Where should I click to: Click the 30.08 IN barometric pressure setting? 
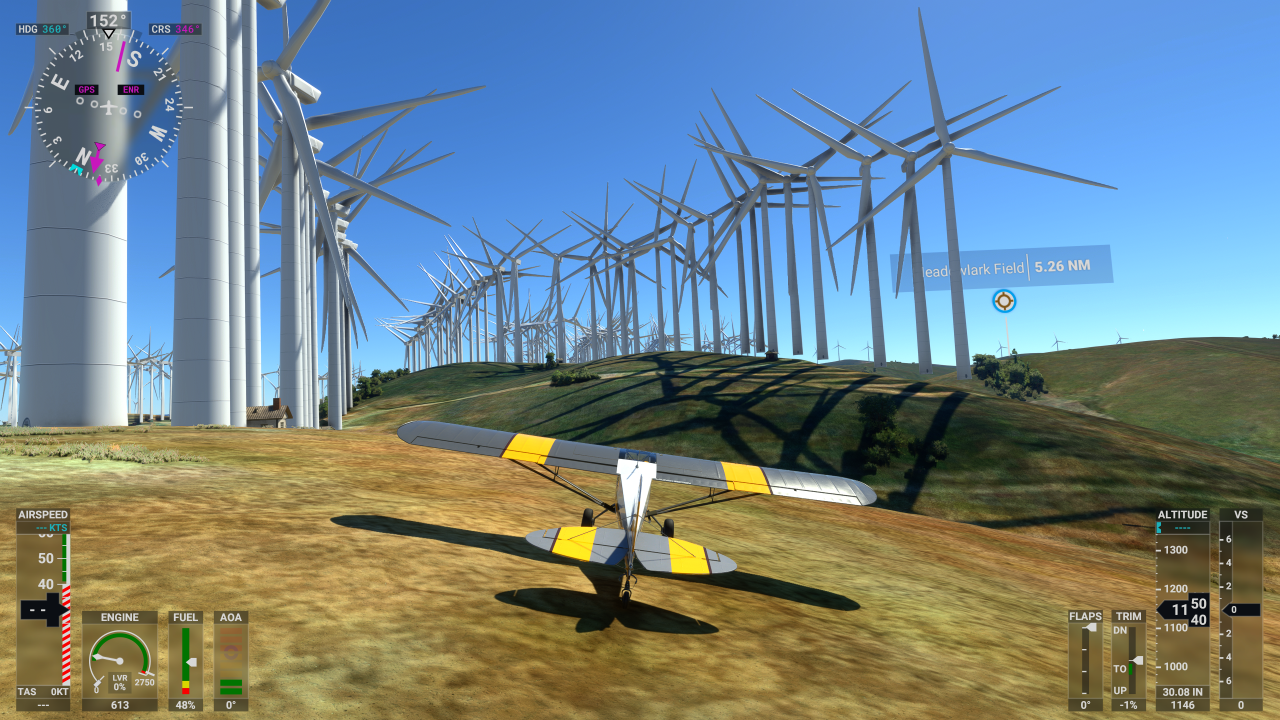[1183, 690]
